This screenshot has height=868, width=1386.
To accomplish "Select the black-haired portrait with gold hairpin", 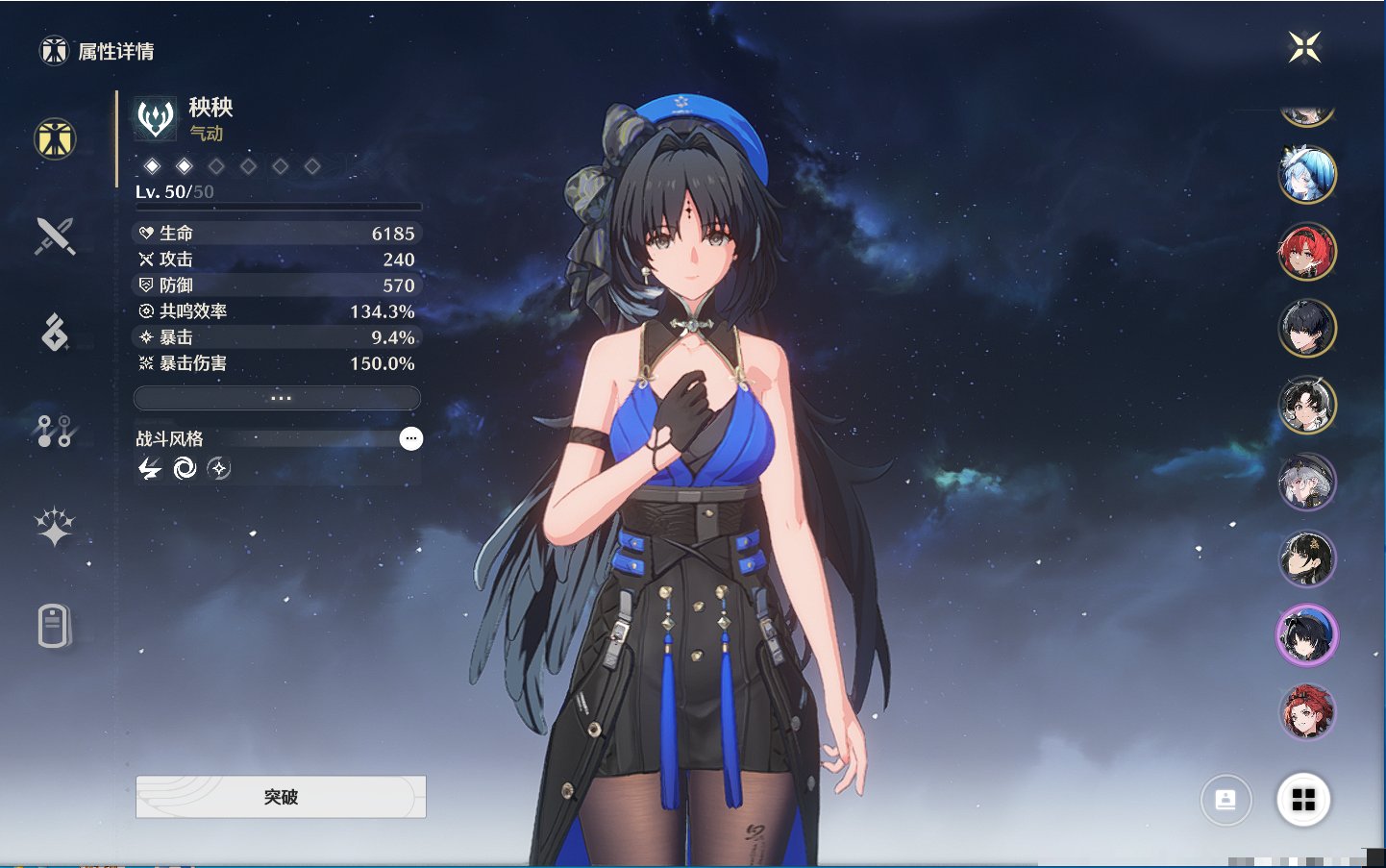I will [x=1307, y=558].
